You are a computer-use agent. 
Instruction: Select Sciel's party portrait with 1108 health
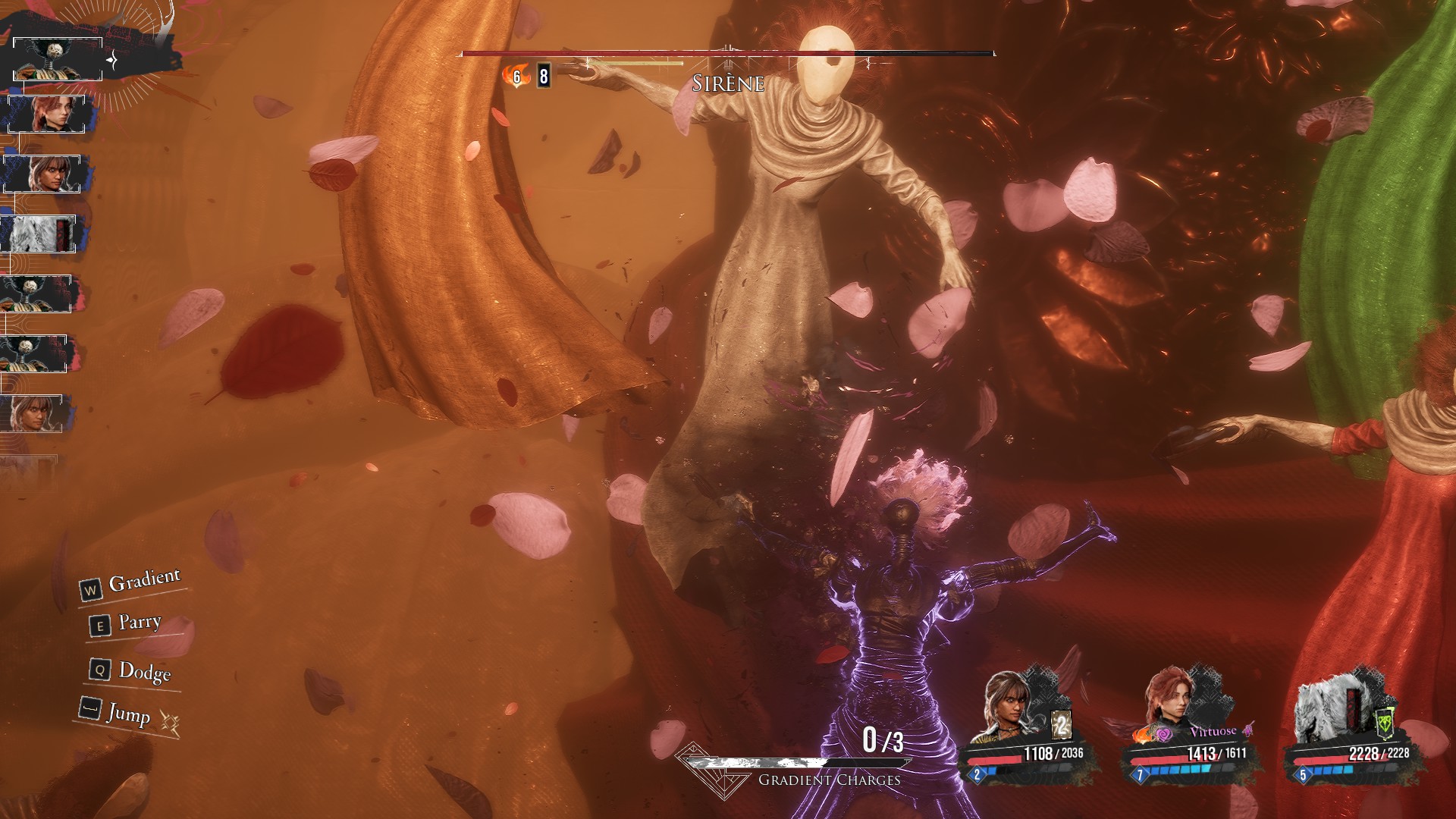click(1011, 706)
